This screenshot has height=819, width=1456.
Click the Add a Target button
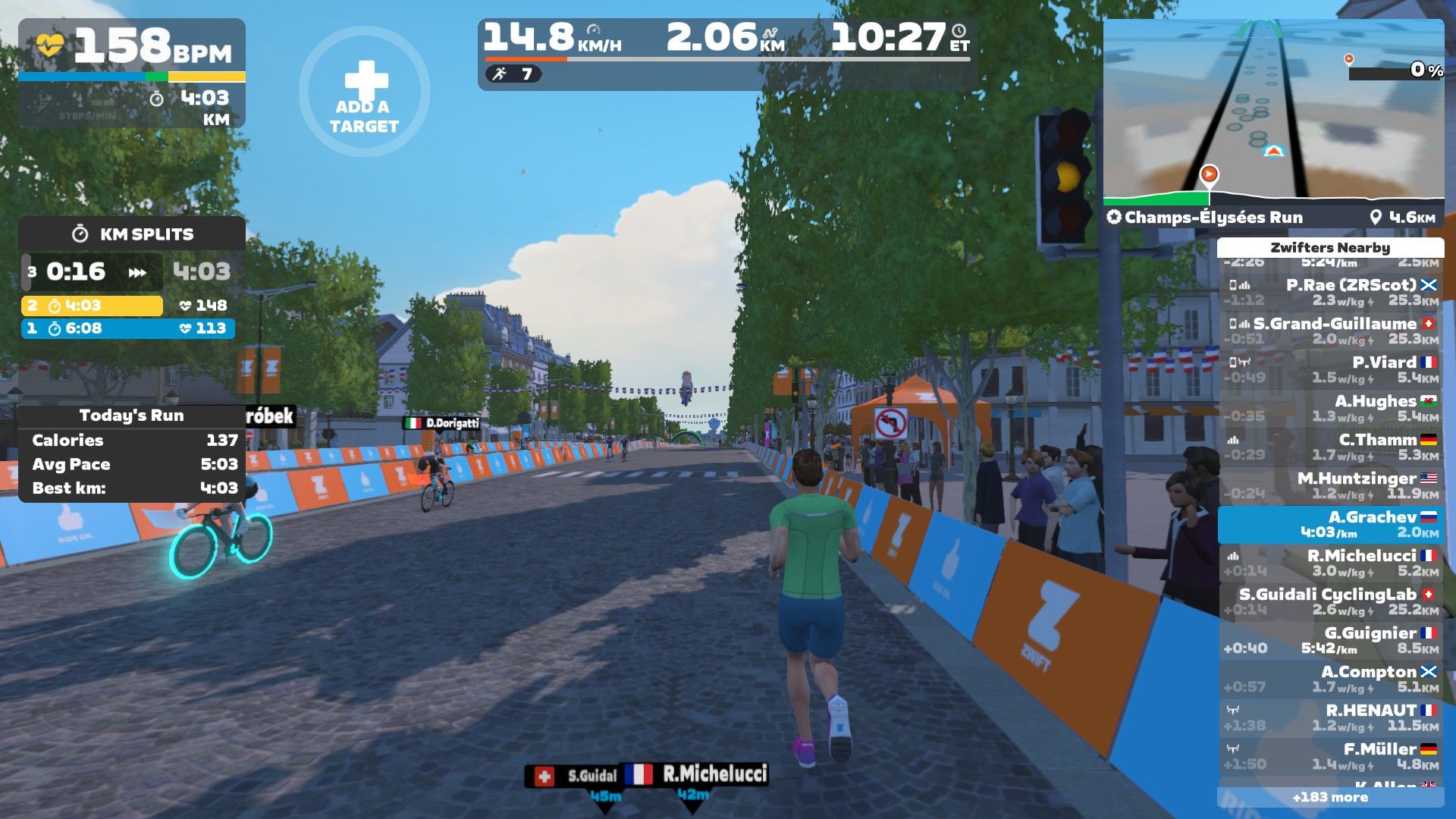click(364, 93)
